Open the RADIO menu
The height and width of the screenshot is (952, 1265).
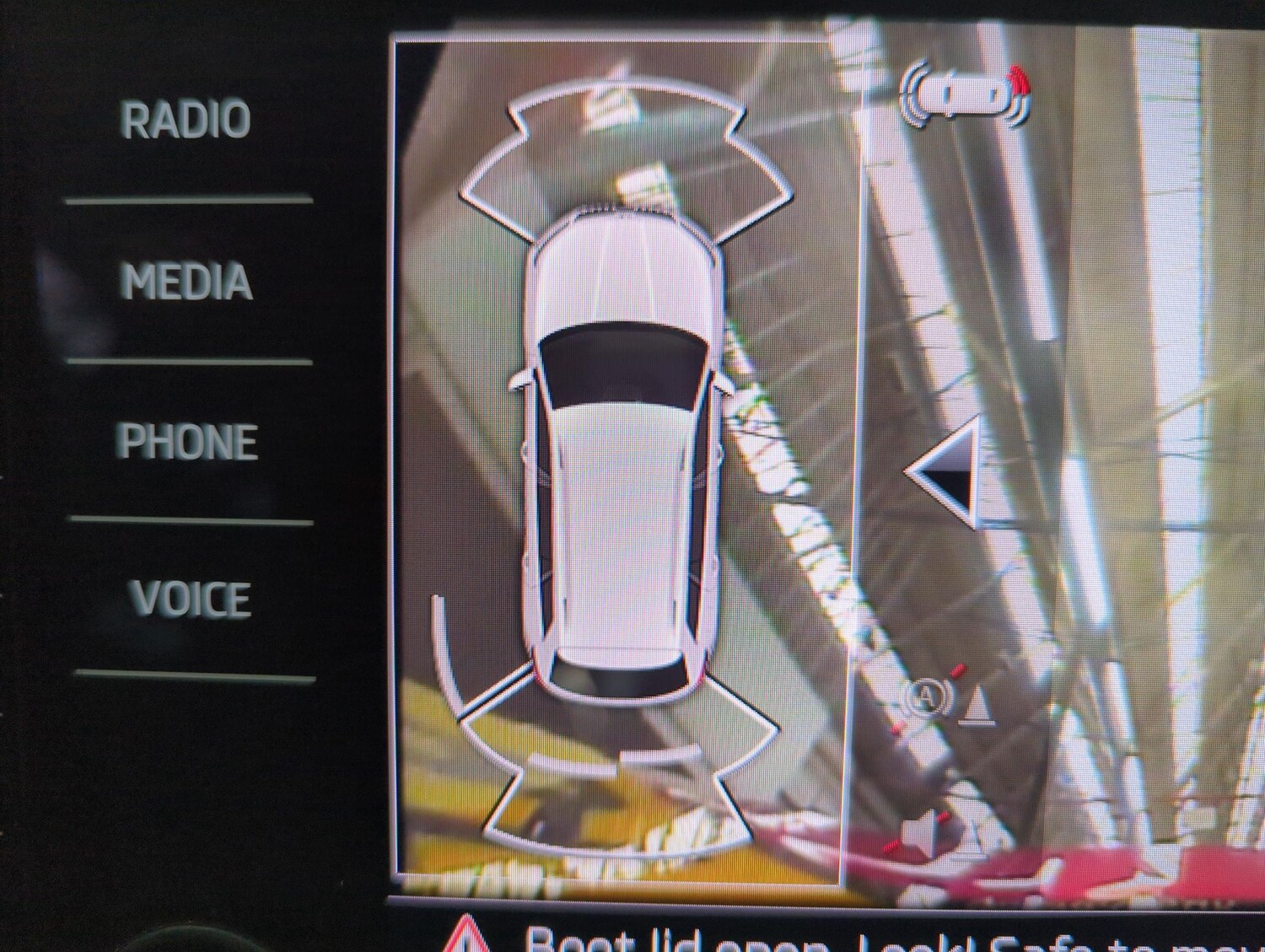coord(186,120)
